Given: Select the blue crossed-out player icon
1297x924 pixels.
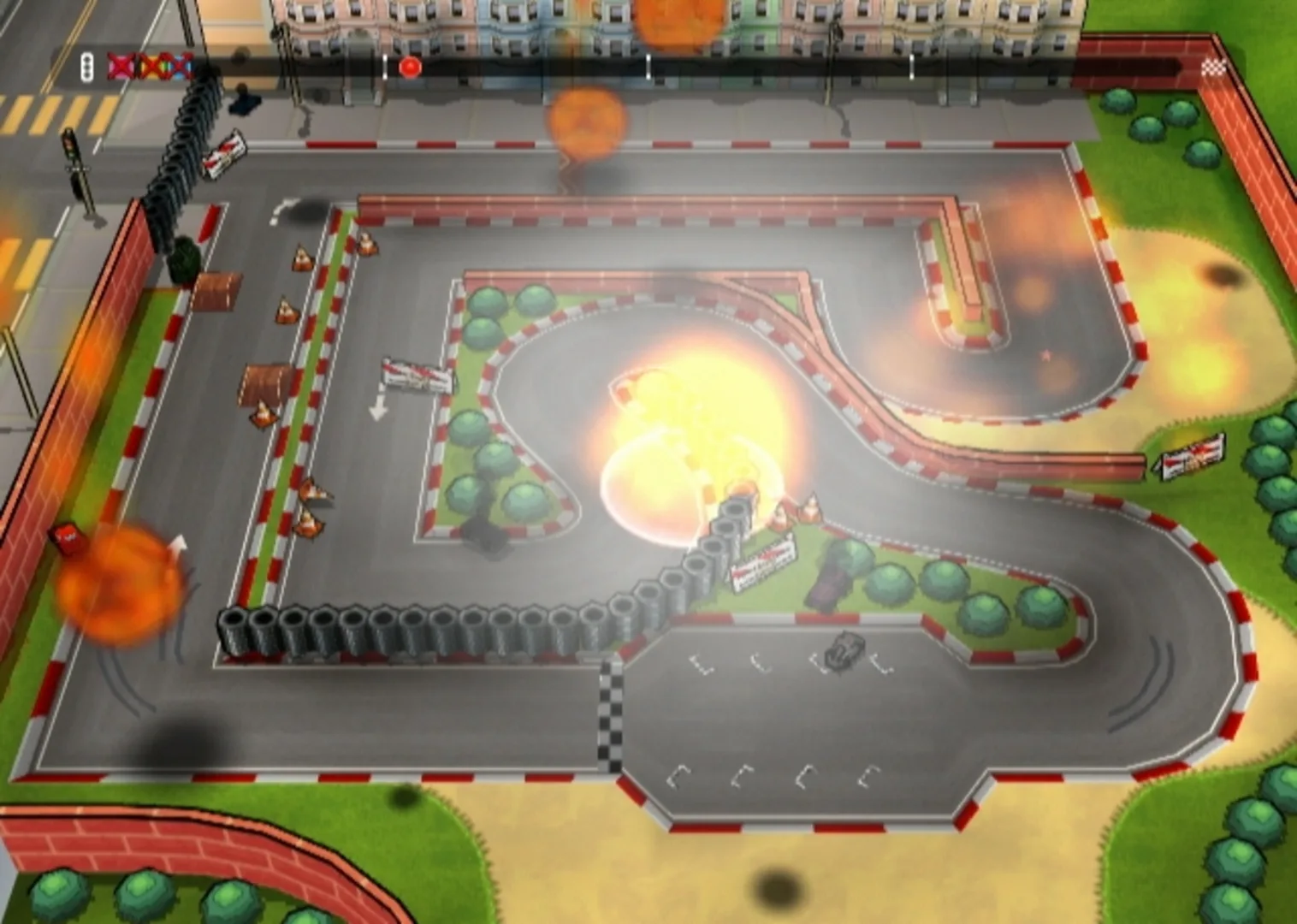Looking at the screenshot, I should [181, 66].
